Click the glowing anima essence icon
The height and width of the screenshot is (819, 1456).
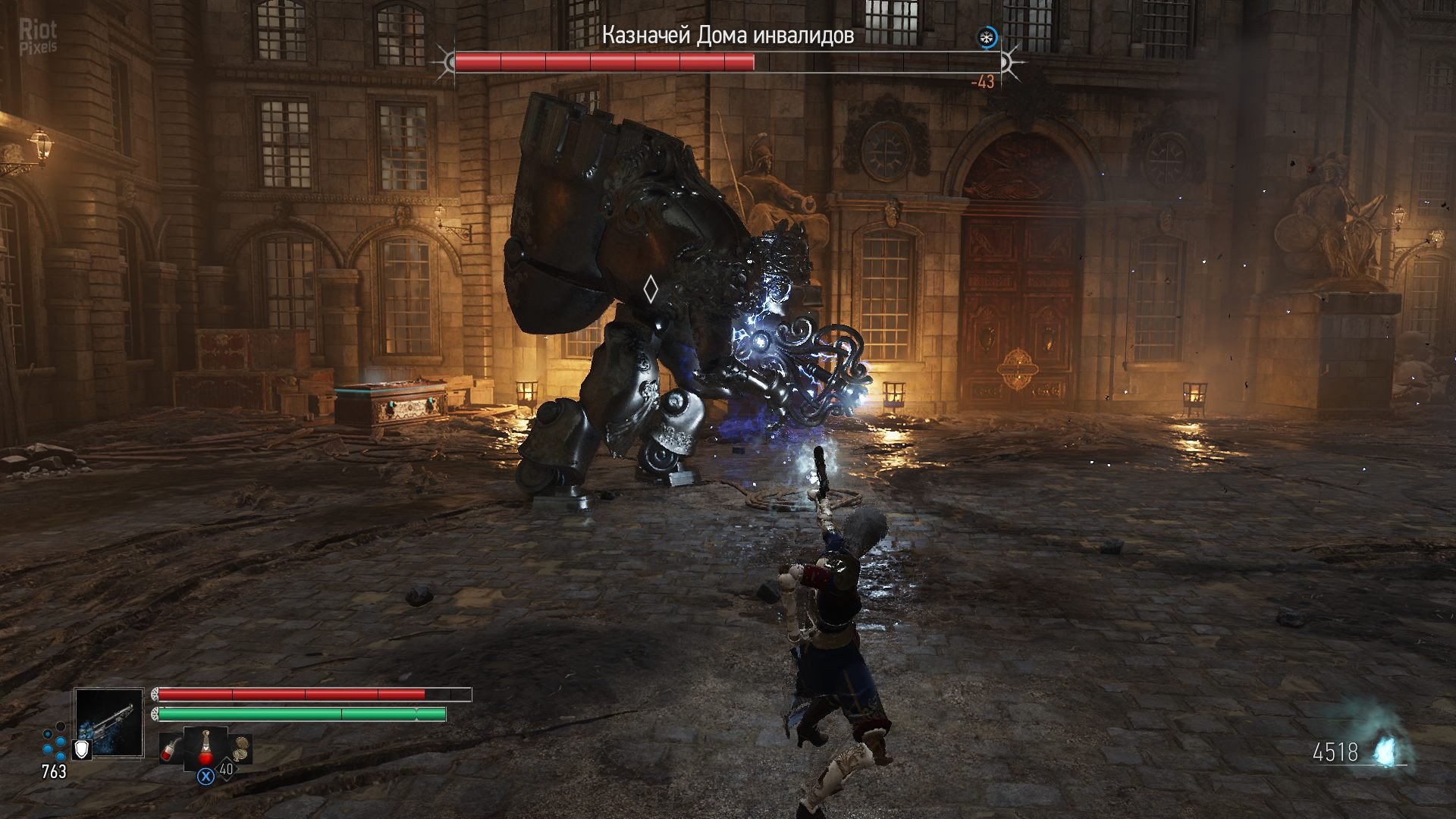[x=1387, y=752]
